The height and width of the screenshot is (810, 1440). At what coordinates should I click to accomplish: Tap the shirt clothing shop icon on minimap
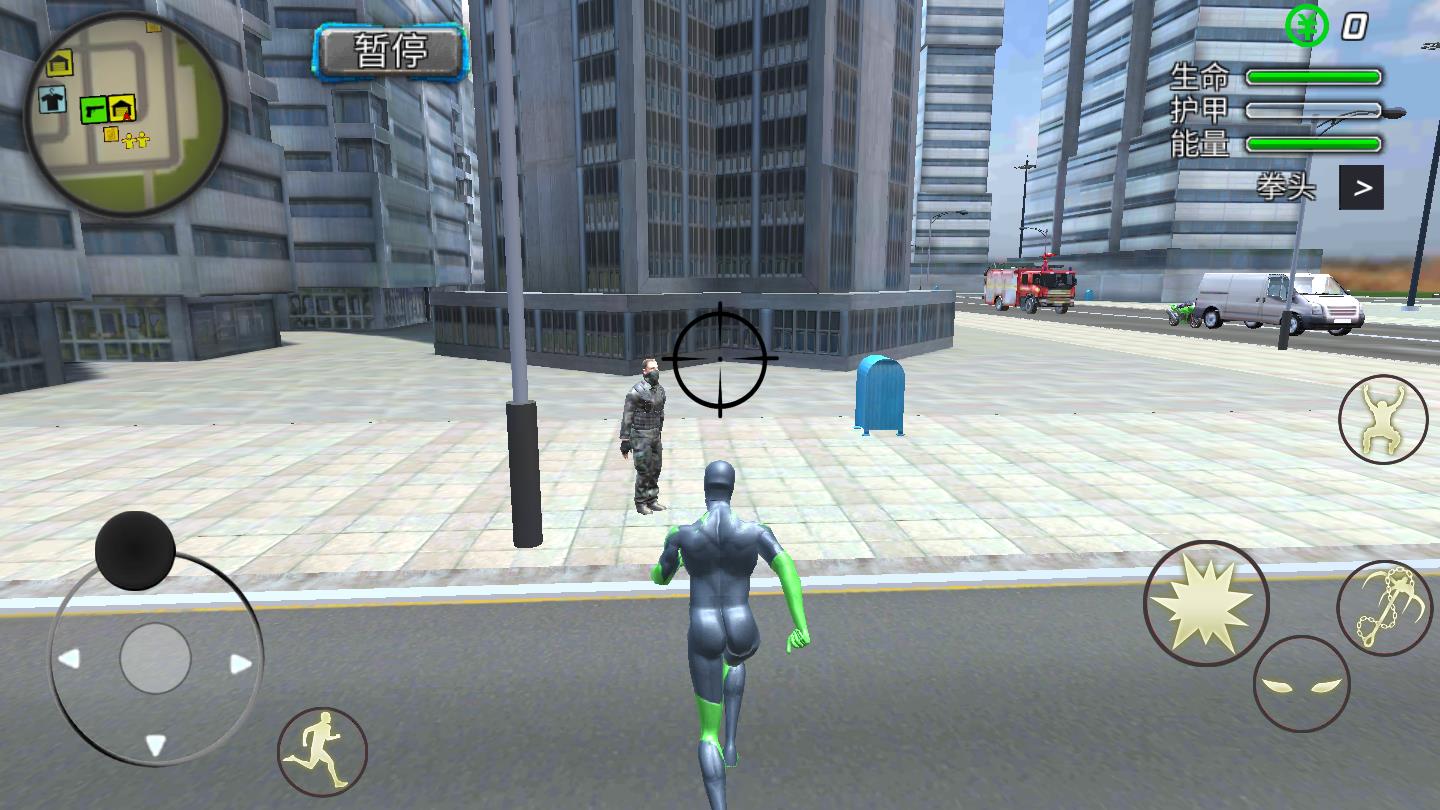[x=51, y=98]
